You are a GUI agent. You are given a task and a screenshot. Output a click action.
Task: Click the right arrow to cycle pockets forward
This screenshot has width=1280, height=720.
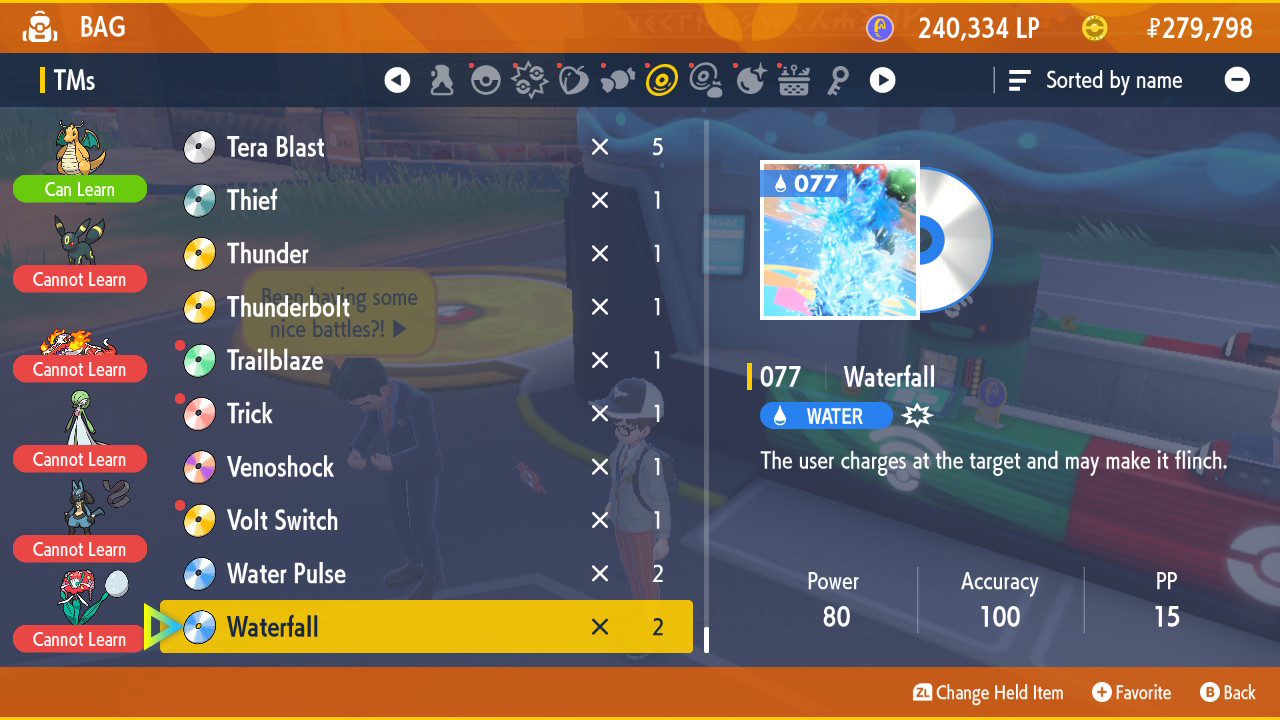click(882, 80)
